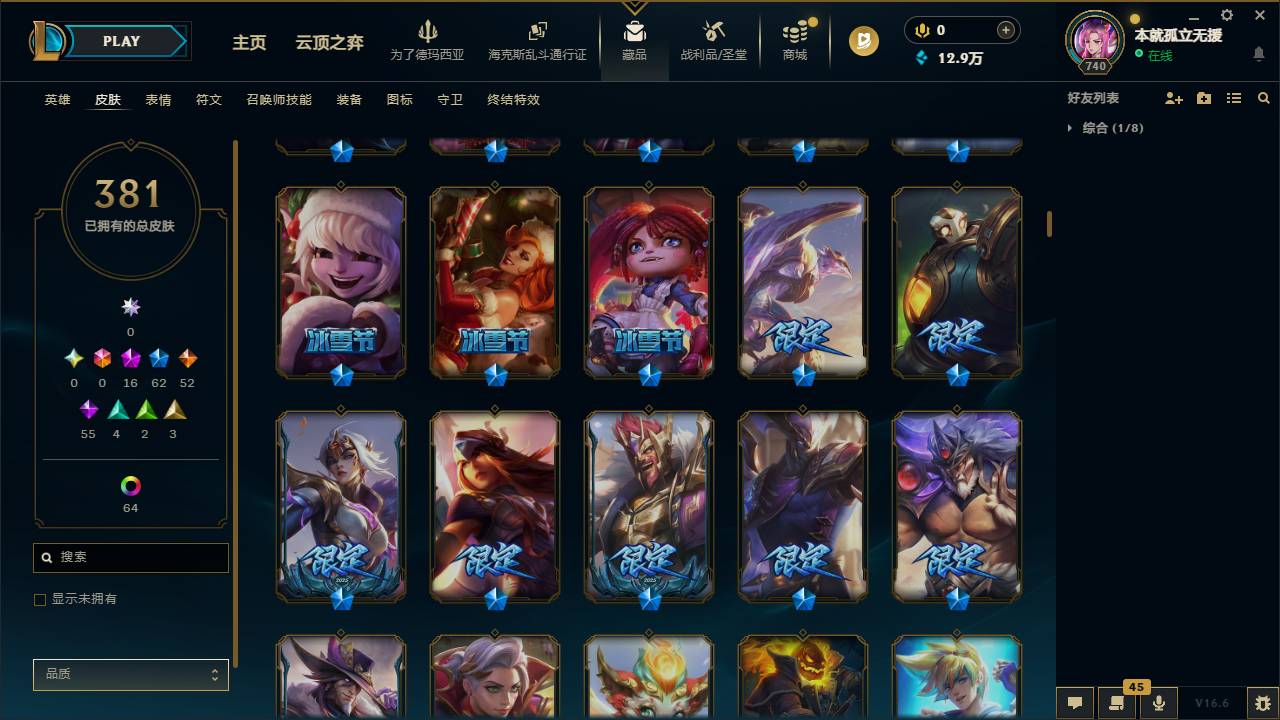Image resolution: width=1280 pixels, height=720 pixels.
Task: Toggle the microphone at bottom right
Action: (1159, 703)
